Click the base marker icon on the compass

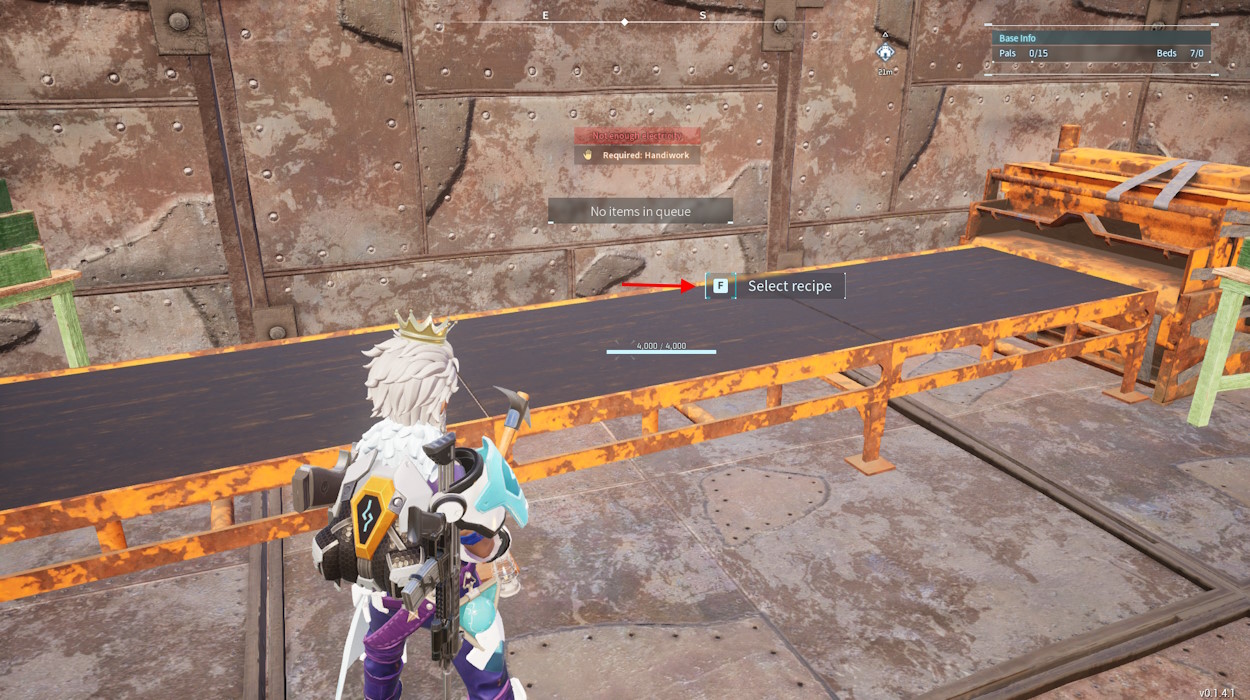coord(885,52)
